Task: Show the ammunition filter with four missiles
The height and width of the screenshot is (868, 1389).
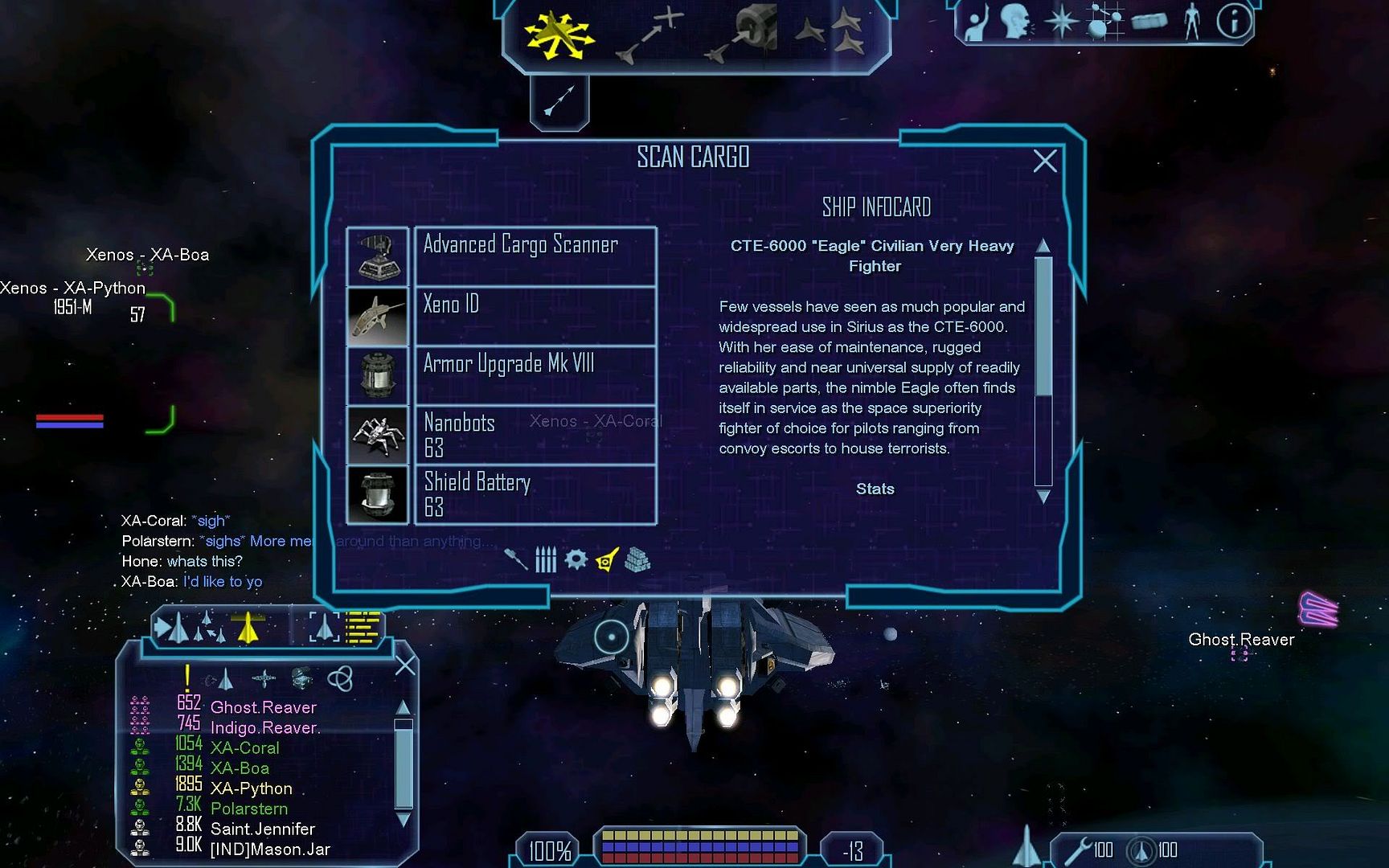Action: [546, 559]
